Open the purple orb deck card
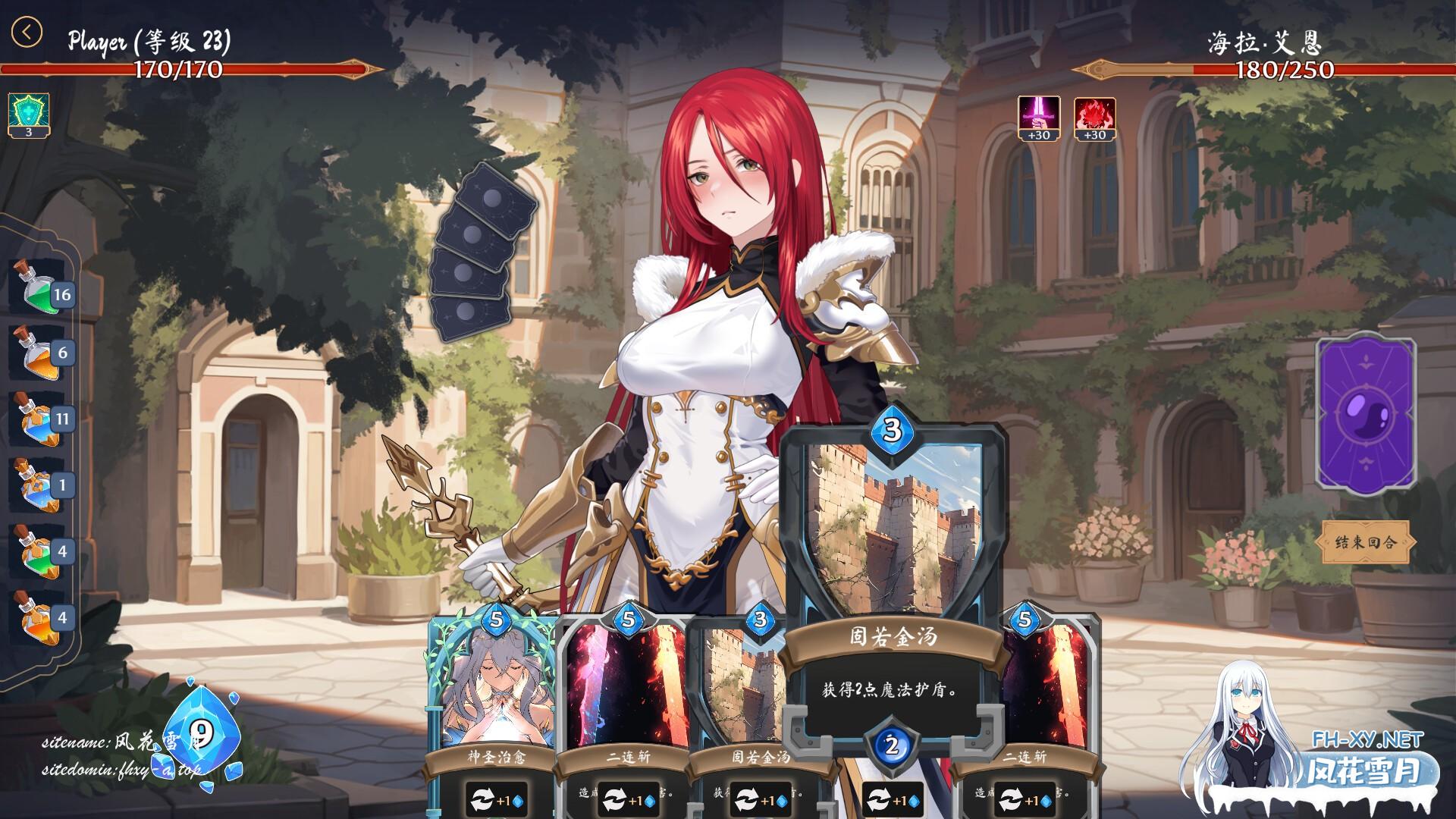Viewport: 1456px width, 819px height. [x=1366, y=413]
